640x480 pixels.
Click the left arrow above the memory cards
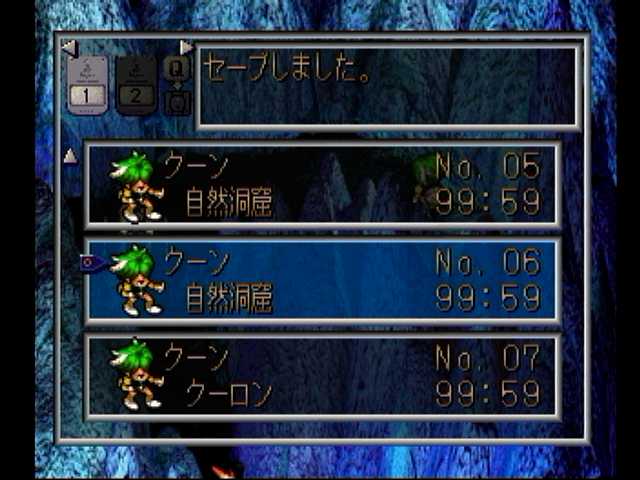[67, 47]
